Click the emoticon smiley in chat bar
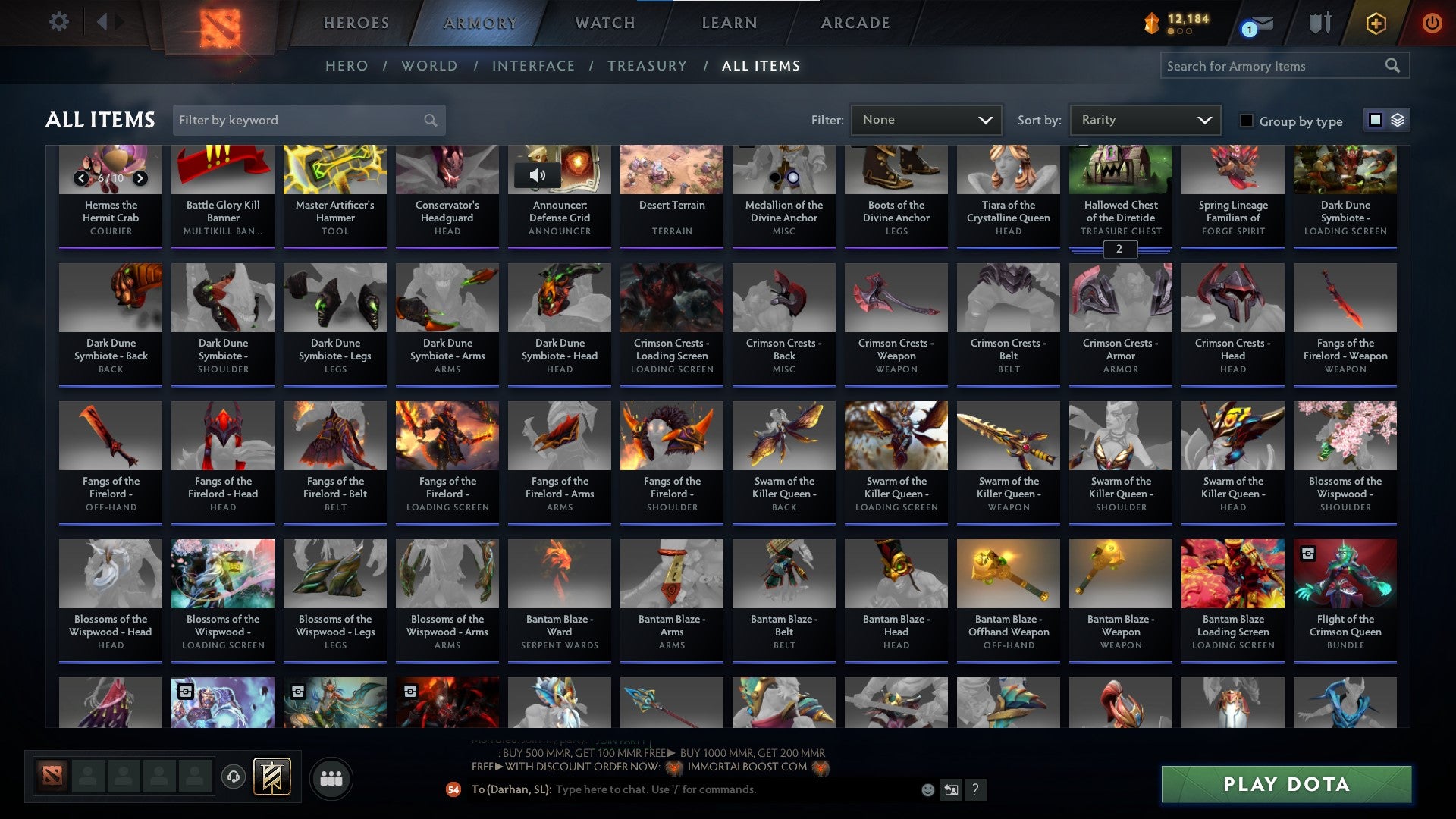Viewport: 1456px width, 819px height. pyautogui.click(x=927, y=789)
